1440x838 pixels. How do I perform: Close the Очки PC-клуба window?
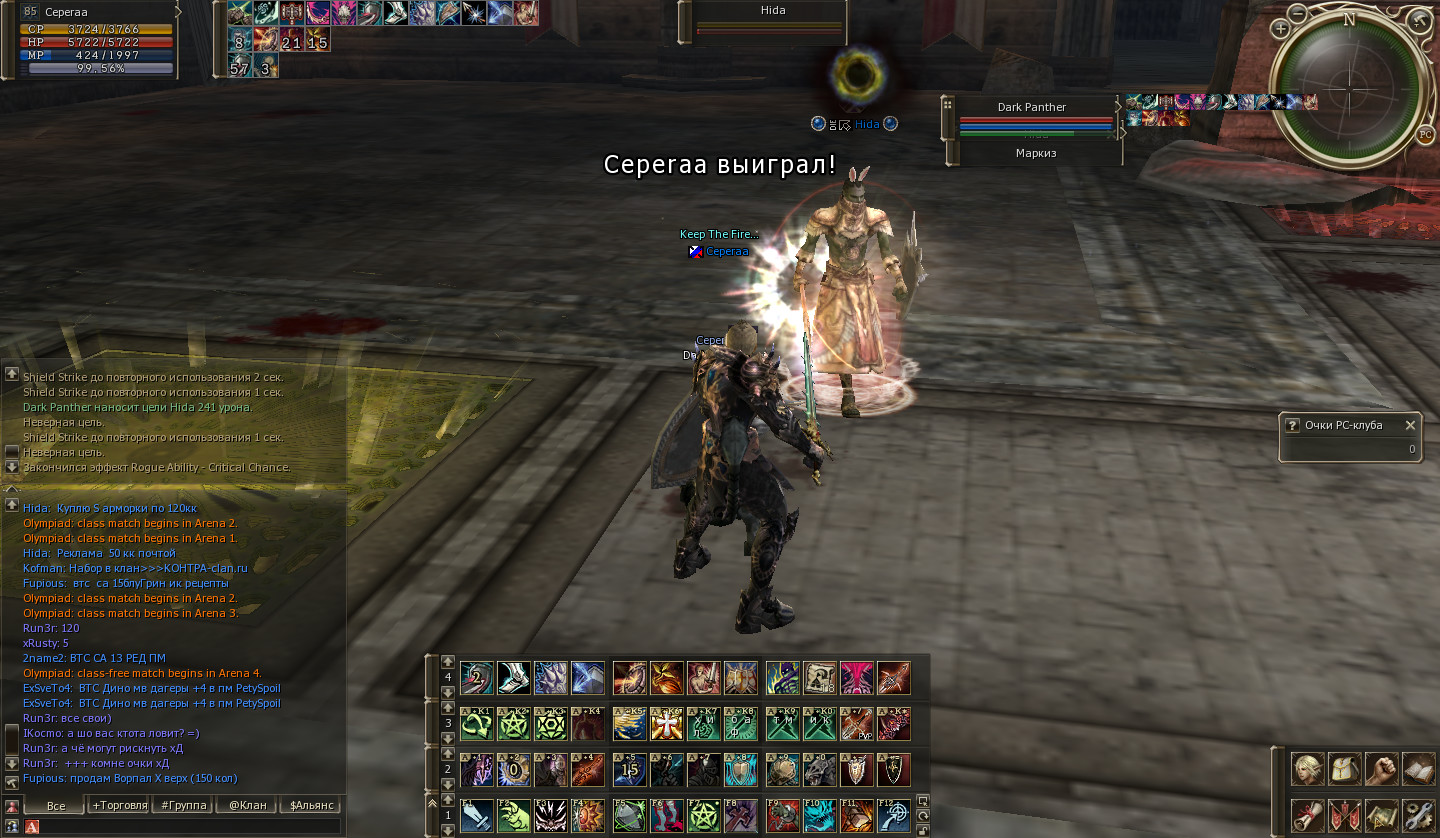point(1410,425)
